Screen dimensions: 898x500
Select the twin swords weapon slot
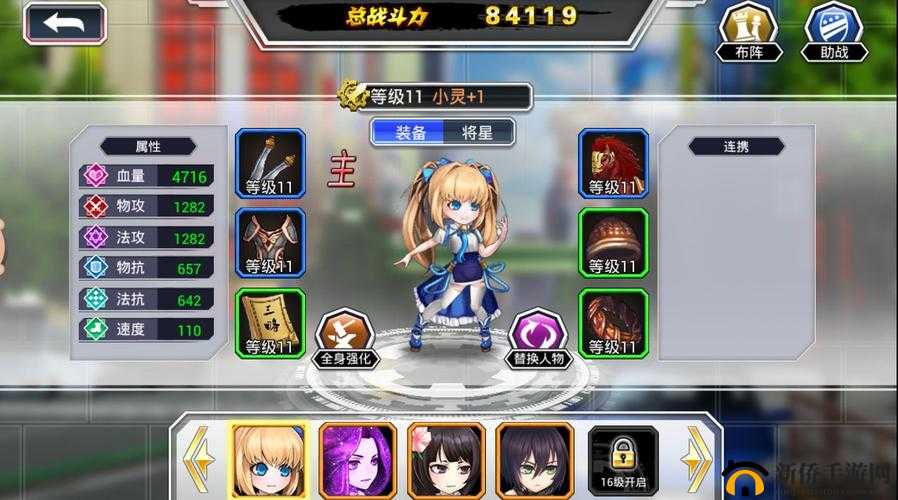(x=270, y=163)
